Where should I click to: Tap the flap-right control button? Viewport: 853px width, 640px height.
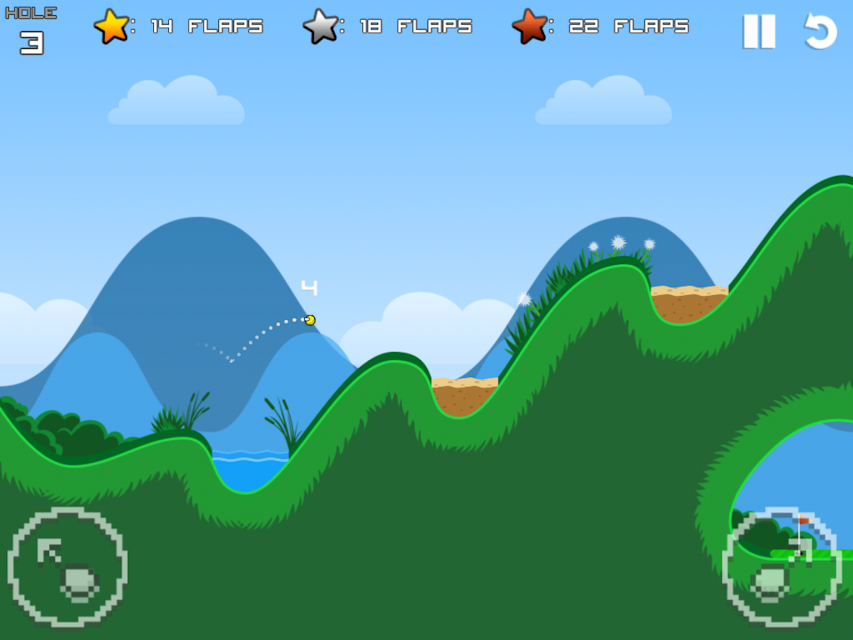(x=782, y=567)
